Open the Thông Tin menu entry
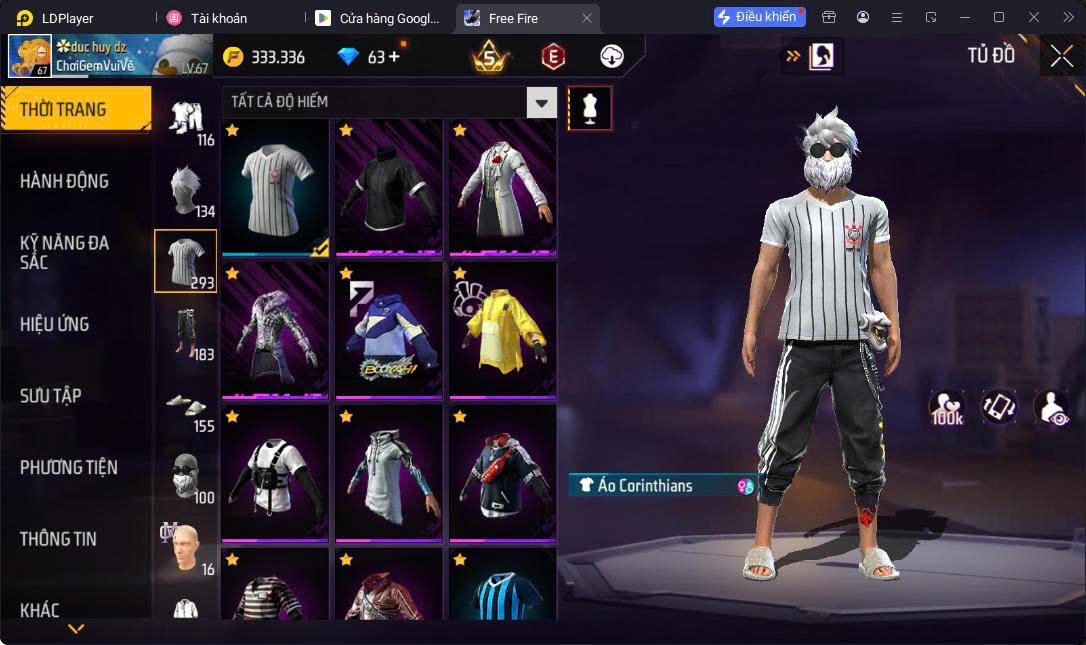The height and width of the screenshot is (645, 1086). [x=58, y=539]
